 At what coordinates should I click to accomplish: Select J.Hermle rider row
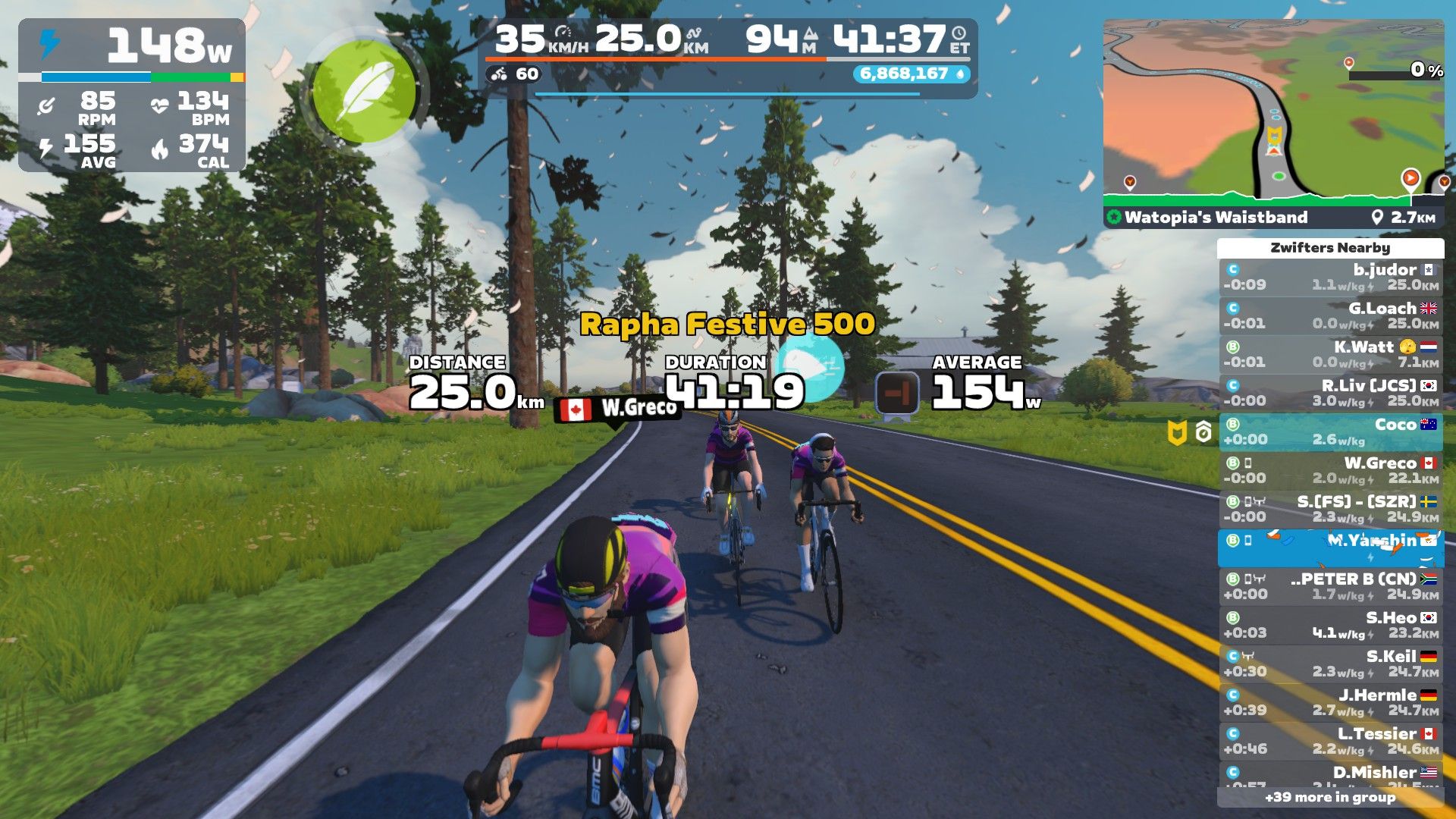(1331, 703)
